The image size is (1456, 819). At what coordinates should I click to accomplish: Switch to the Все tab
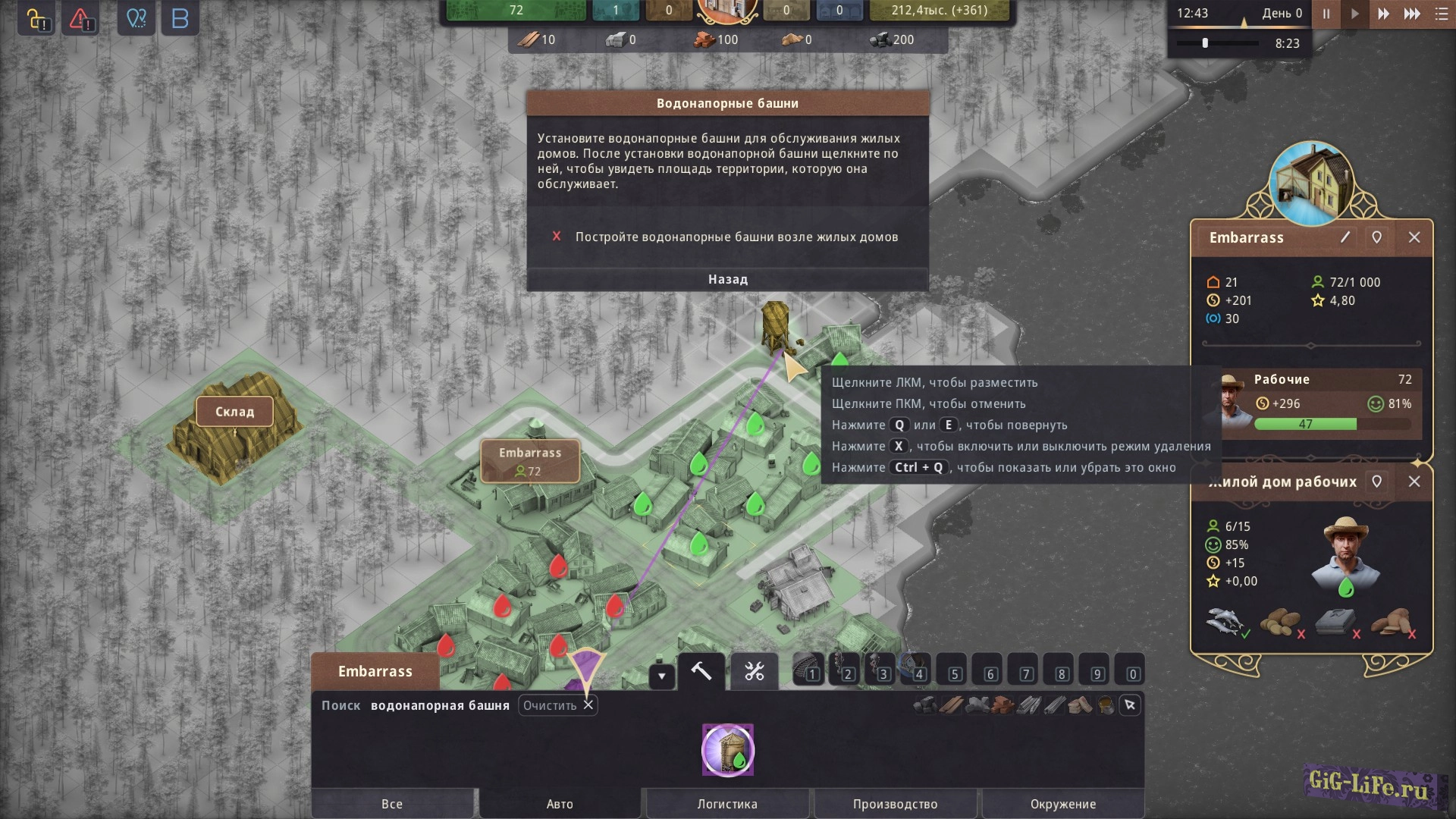pyautogui.click(x=392, y=804)
